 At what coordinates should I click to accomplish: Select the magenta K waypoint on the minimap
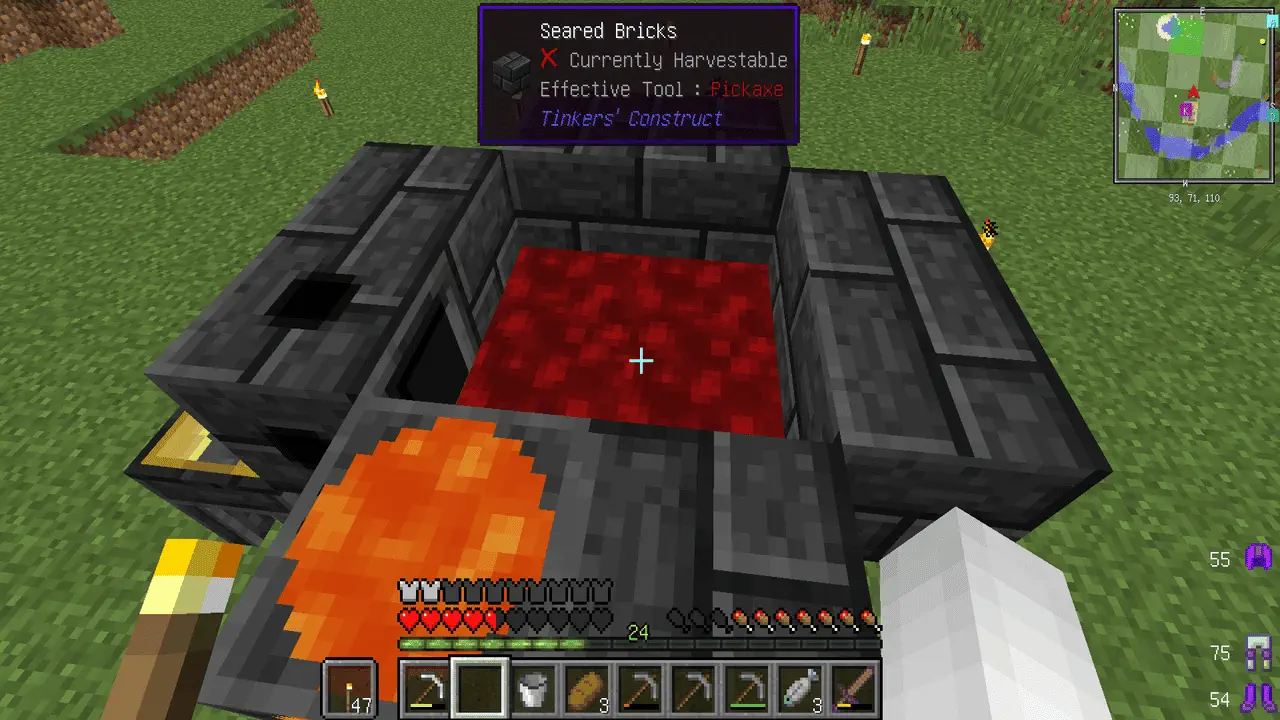coord(1188,111)
